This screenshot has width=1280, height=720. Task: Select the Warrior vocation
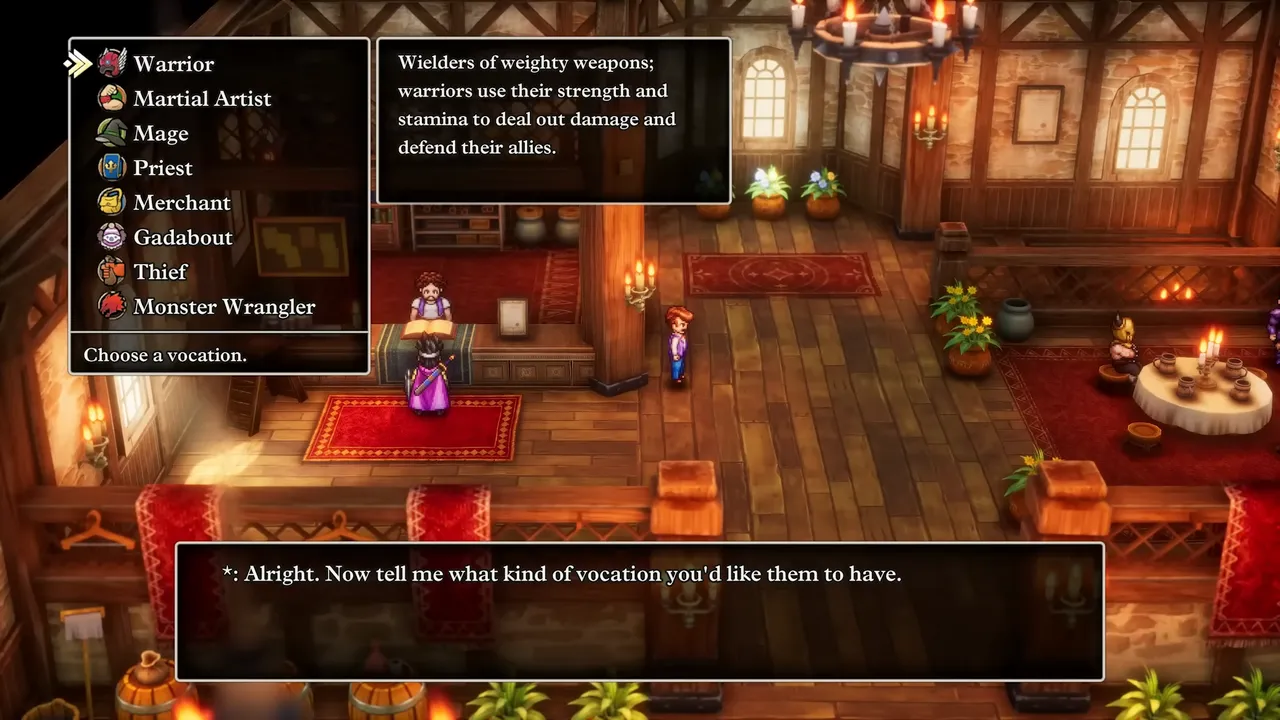point(173,64)
